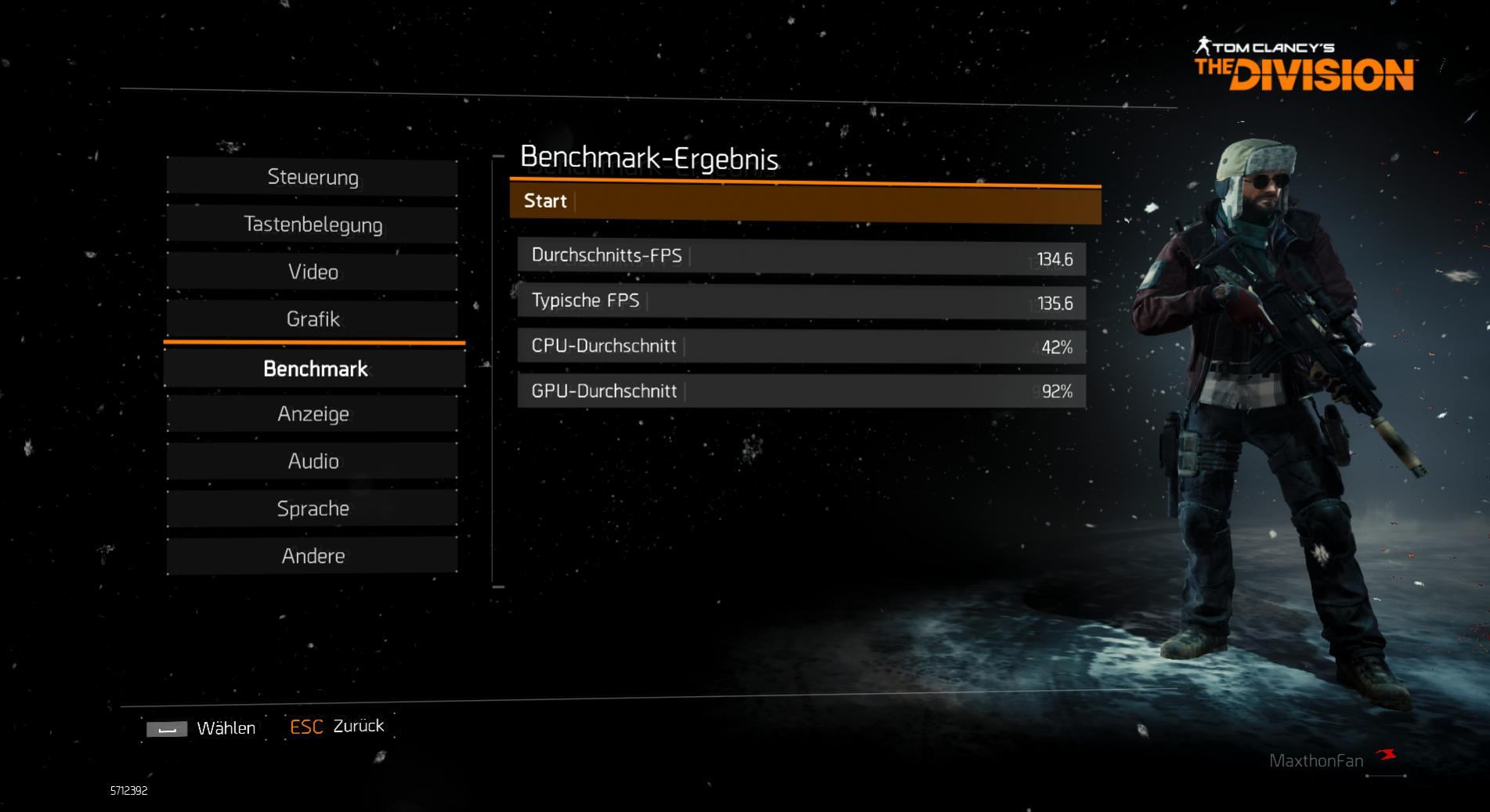Select the Tastenbelegung menu entry

pos(313,225)
